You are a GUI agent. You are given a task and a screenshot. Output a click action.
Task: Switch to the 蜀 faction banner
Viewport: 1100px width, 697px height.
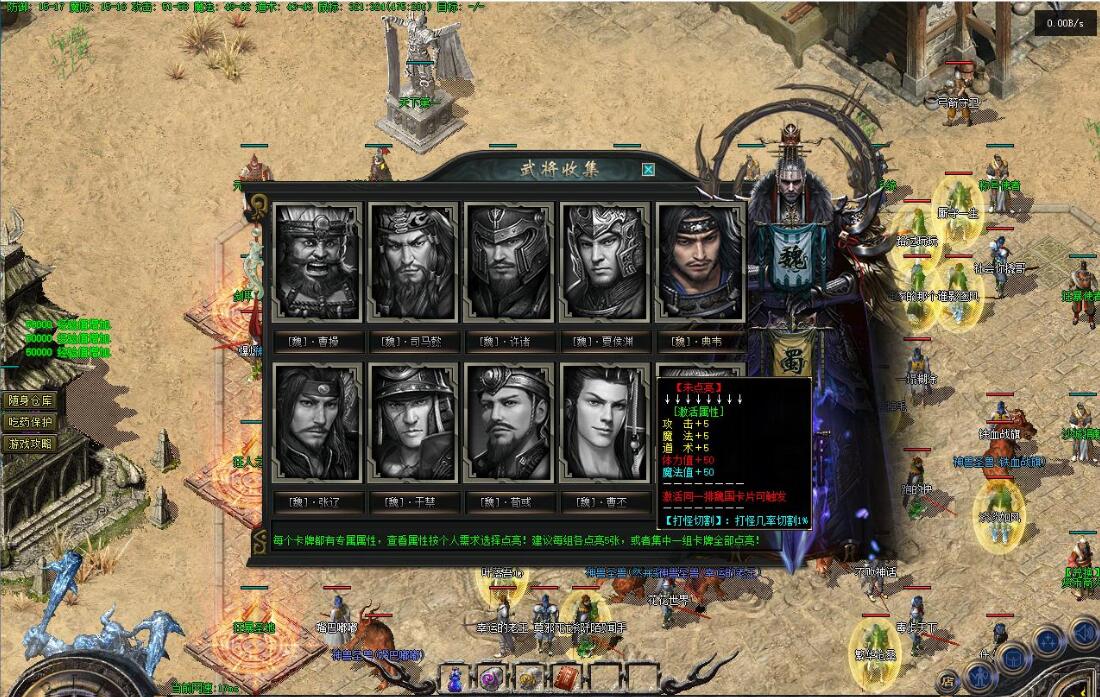click(795, 356)
